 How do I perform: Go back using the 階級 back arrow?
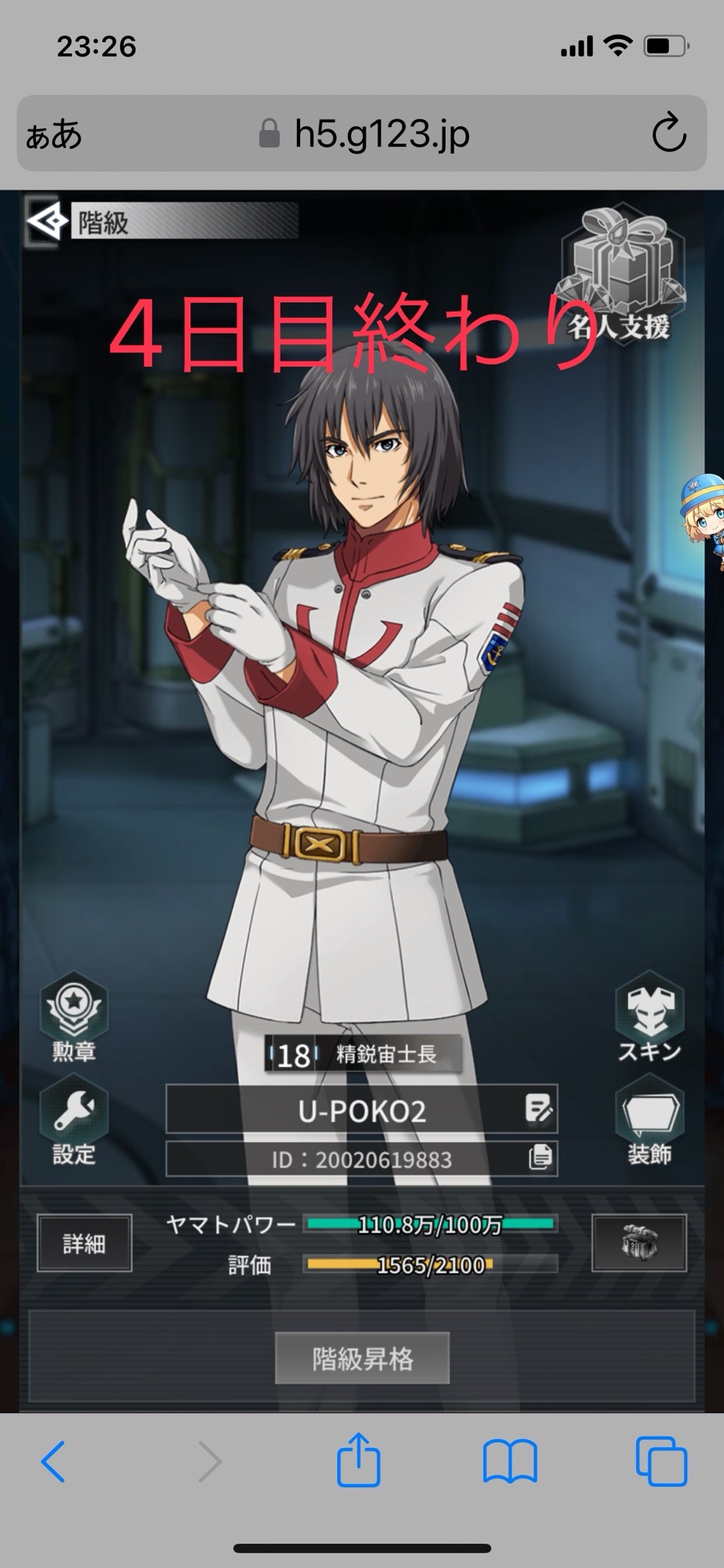tap(45, 223)
